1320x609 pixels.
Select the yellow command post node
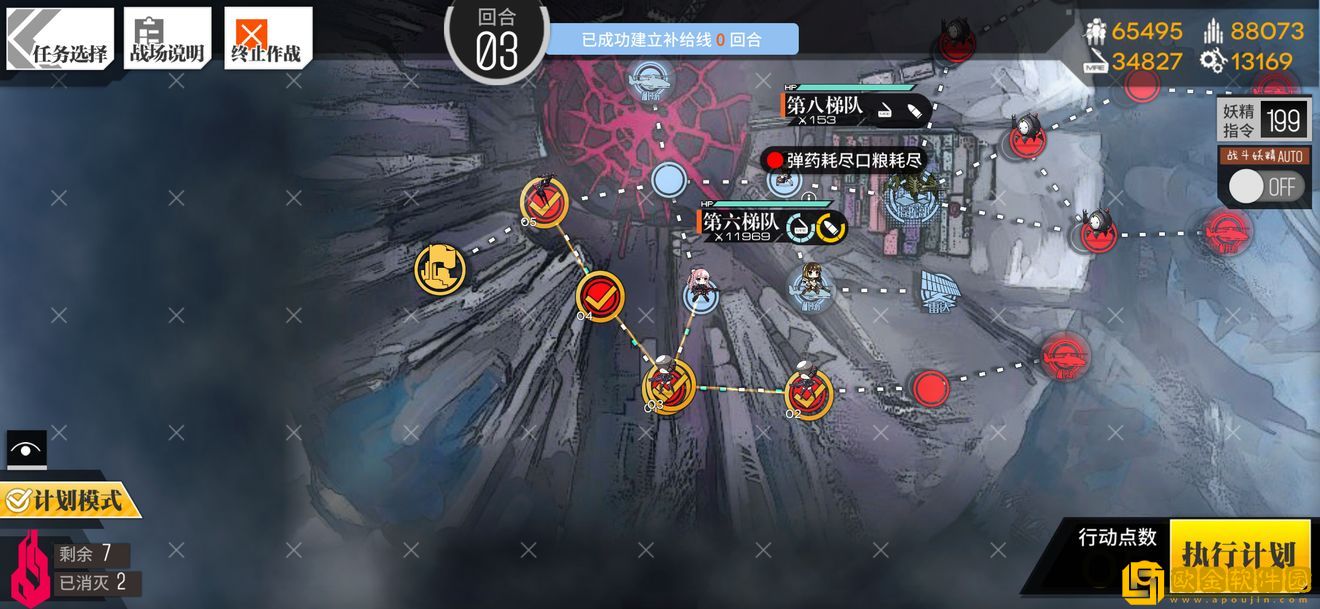pos(440,268)
